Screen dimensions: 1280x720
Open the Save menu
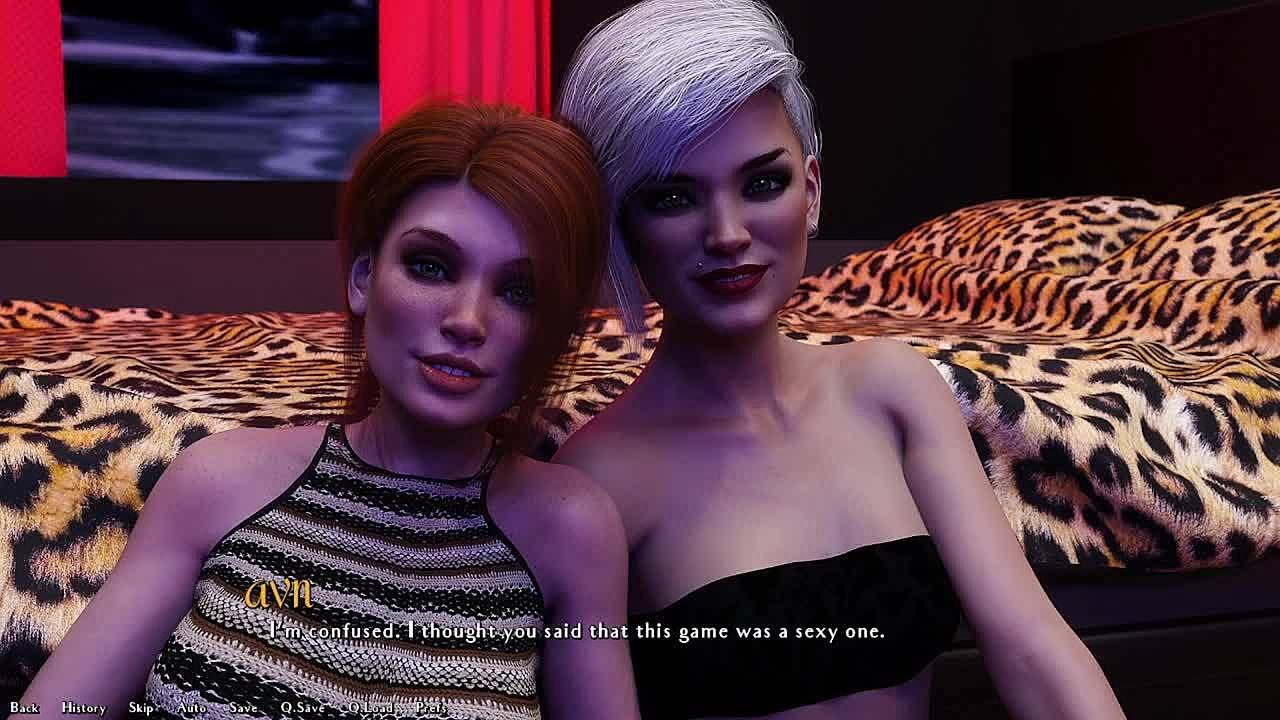point(243,708)
